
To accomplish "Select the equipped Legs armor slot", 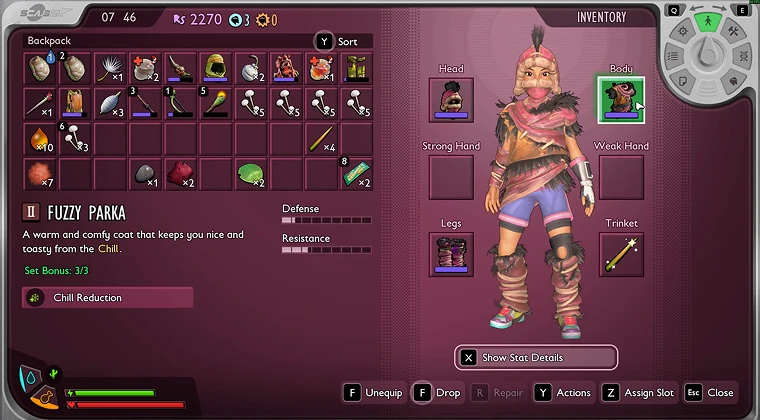I will point(451,254).
